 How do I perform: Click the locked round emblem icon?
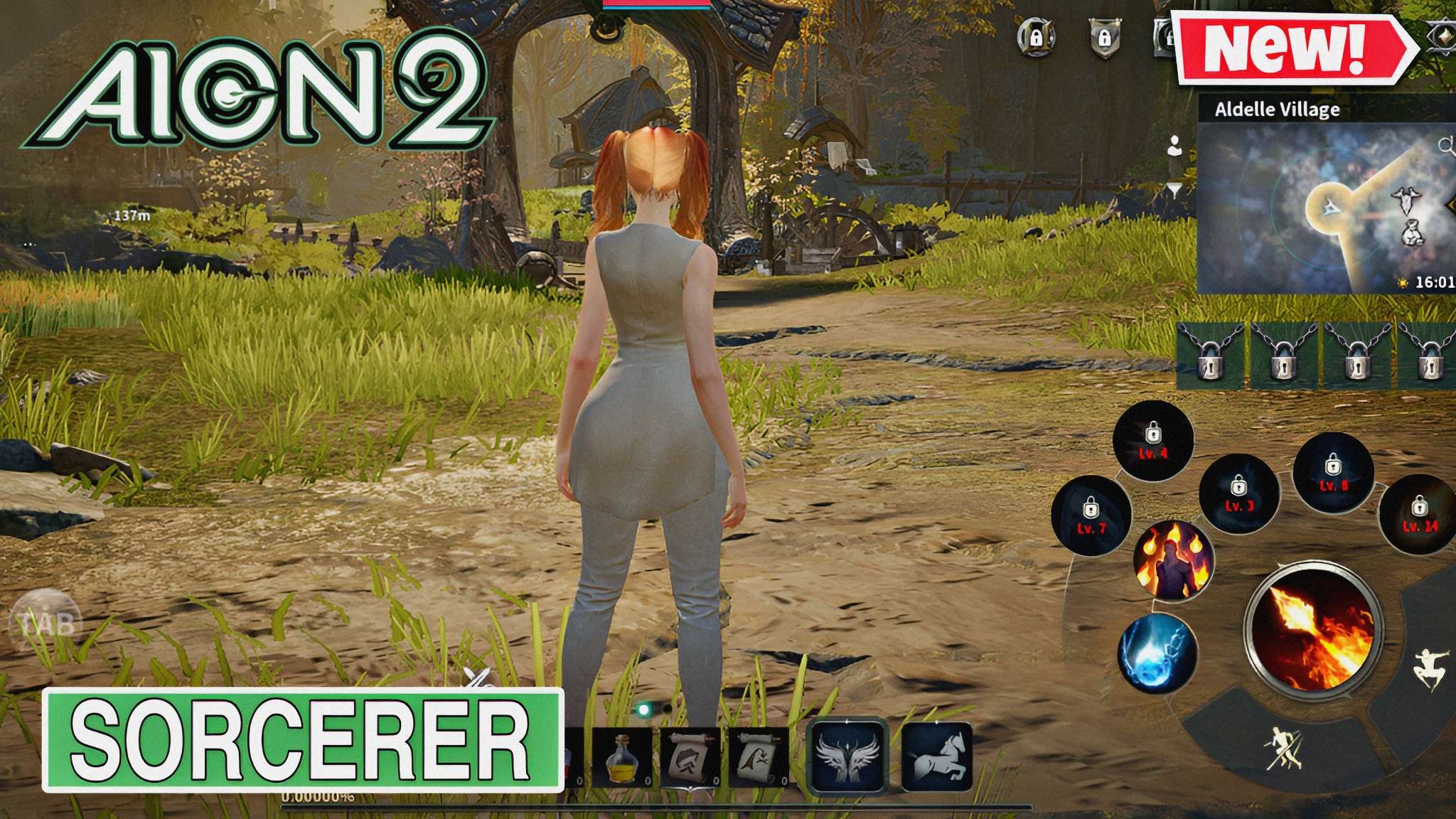(1036, 37)
